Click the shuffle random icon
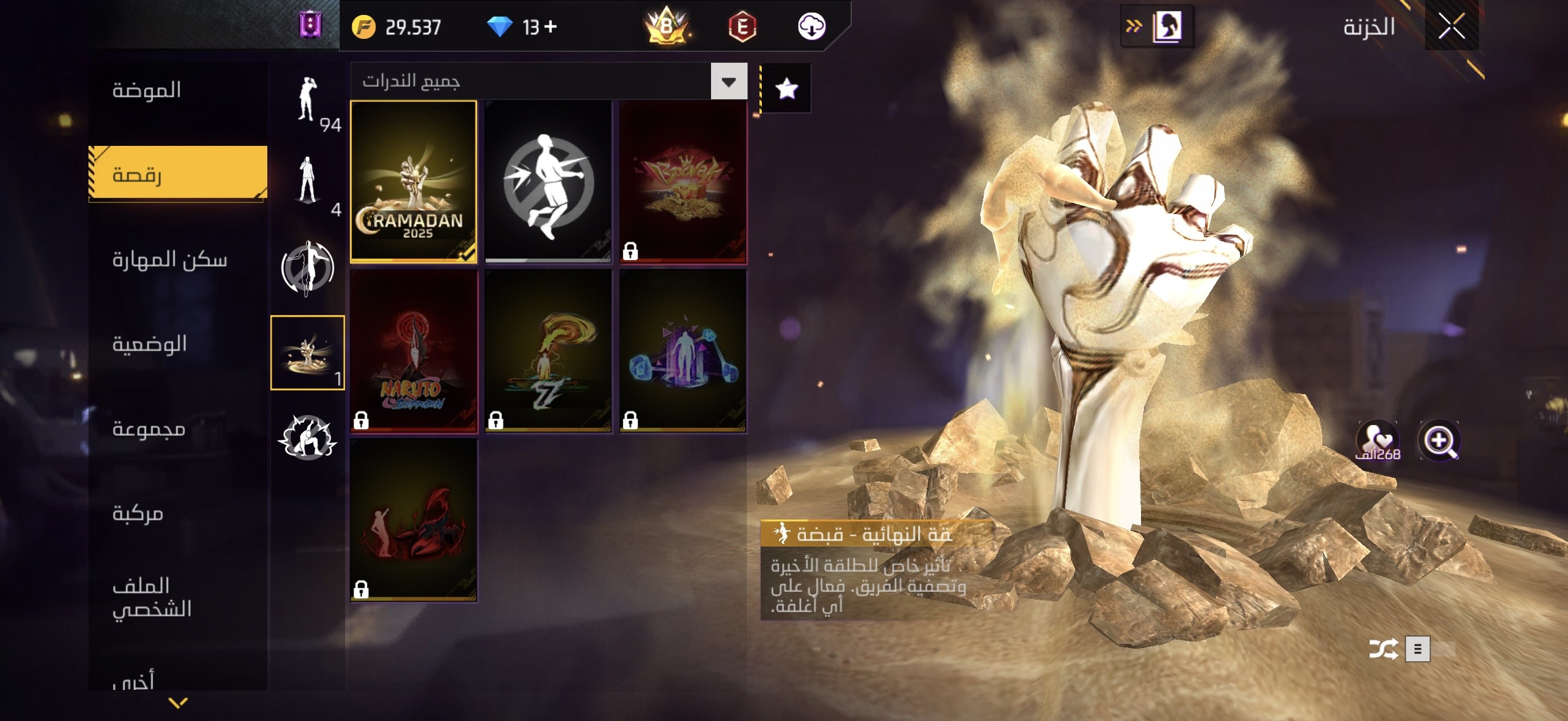Viewport: 1568px width, 721px height. pyautogui.click(x=1383, y=649)
